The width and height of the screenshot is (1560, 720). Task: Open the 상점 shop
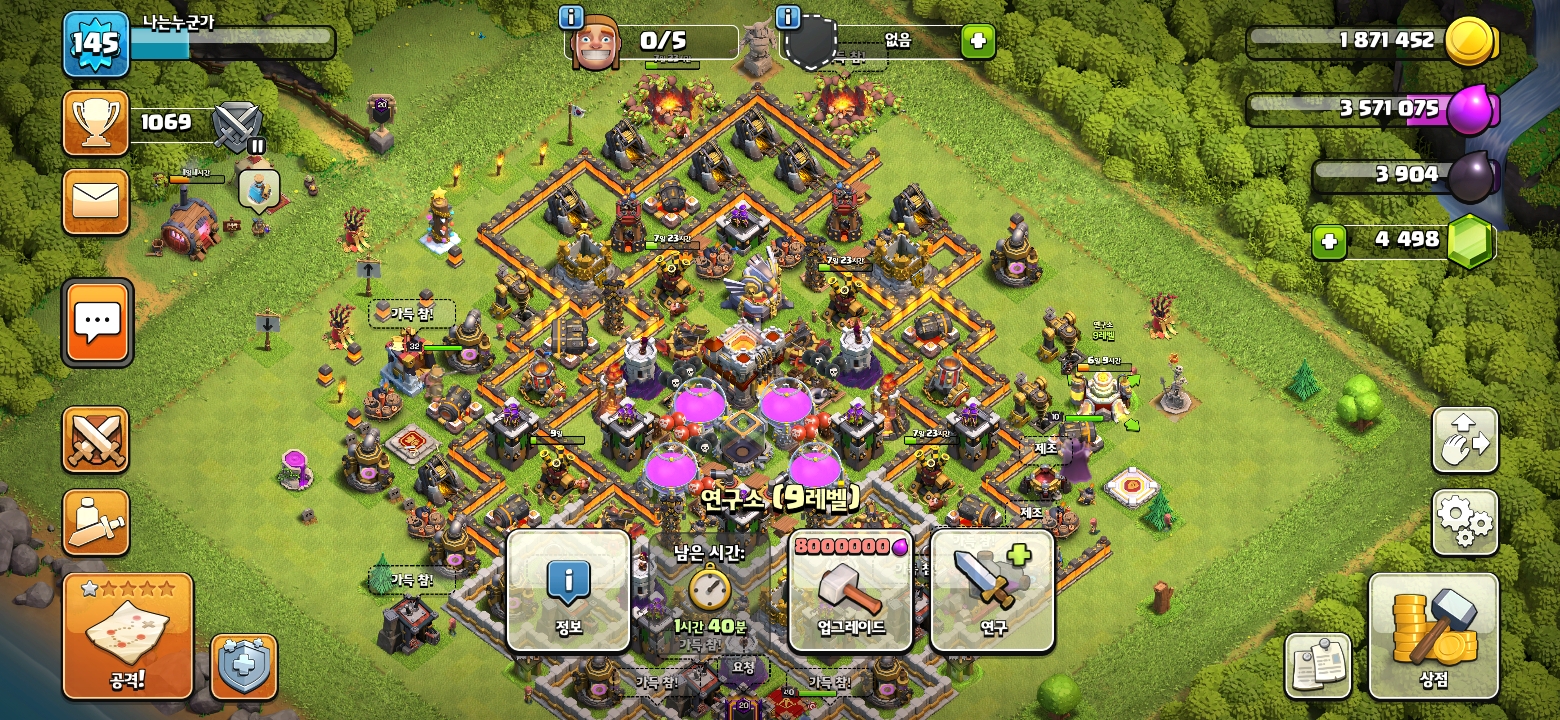tap(1433, 636)
